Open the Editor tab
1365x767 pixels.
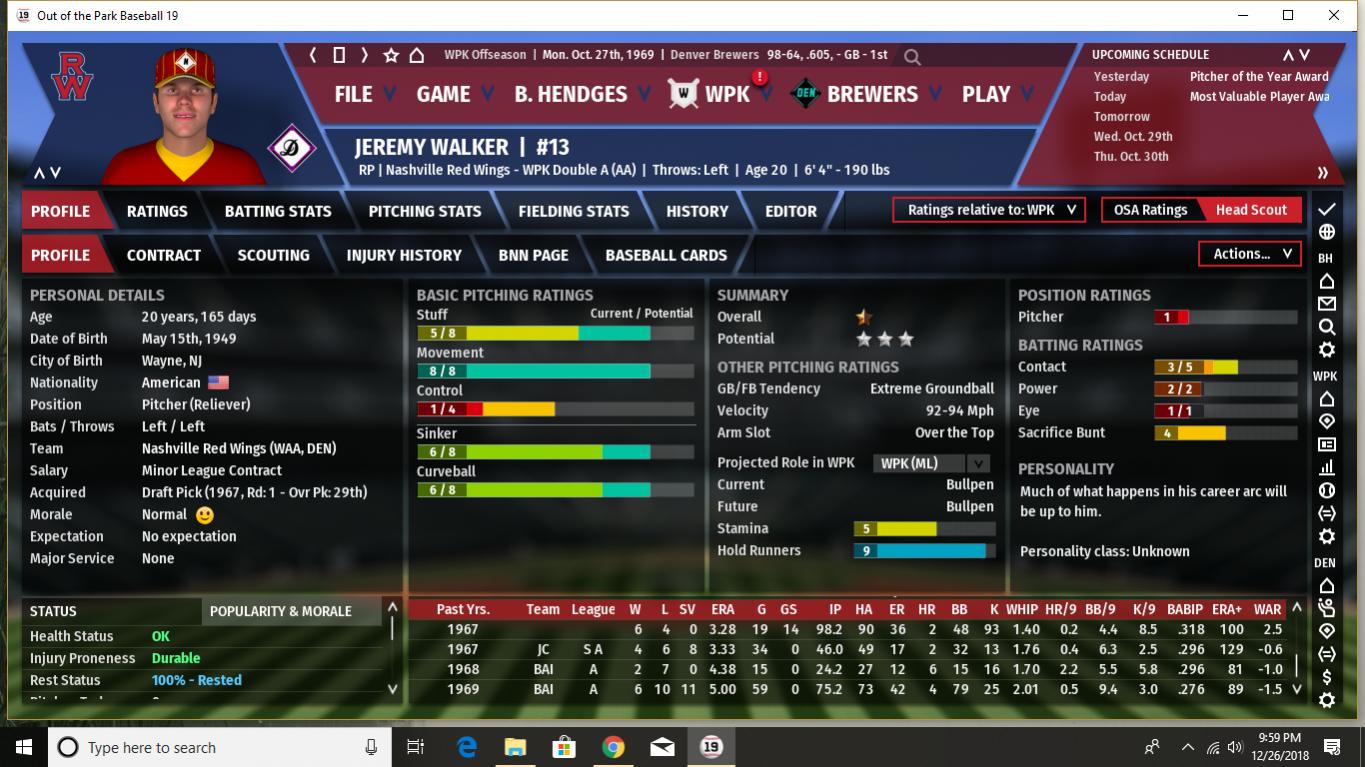coord(791,211)
